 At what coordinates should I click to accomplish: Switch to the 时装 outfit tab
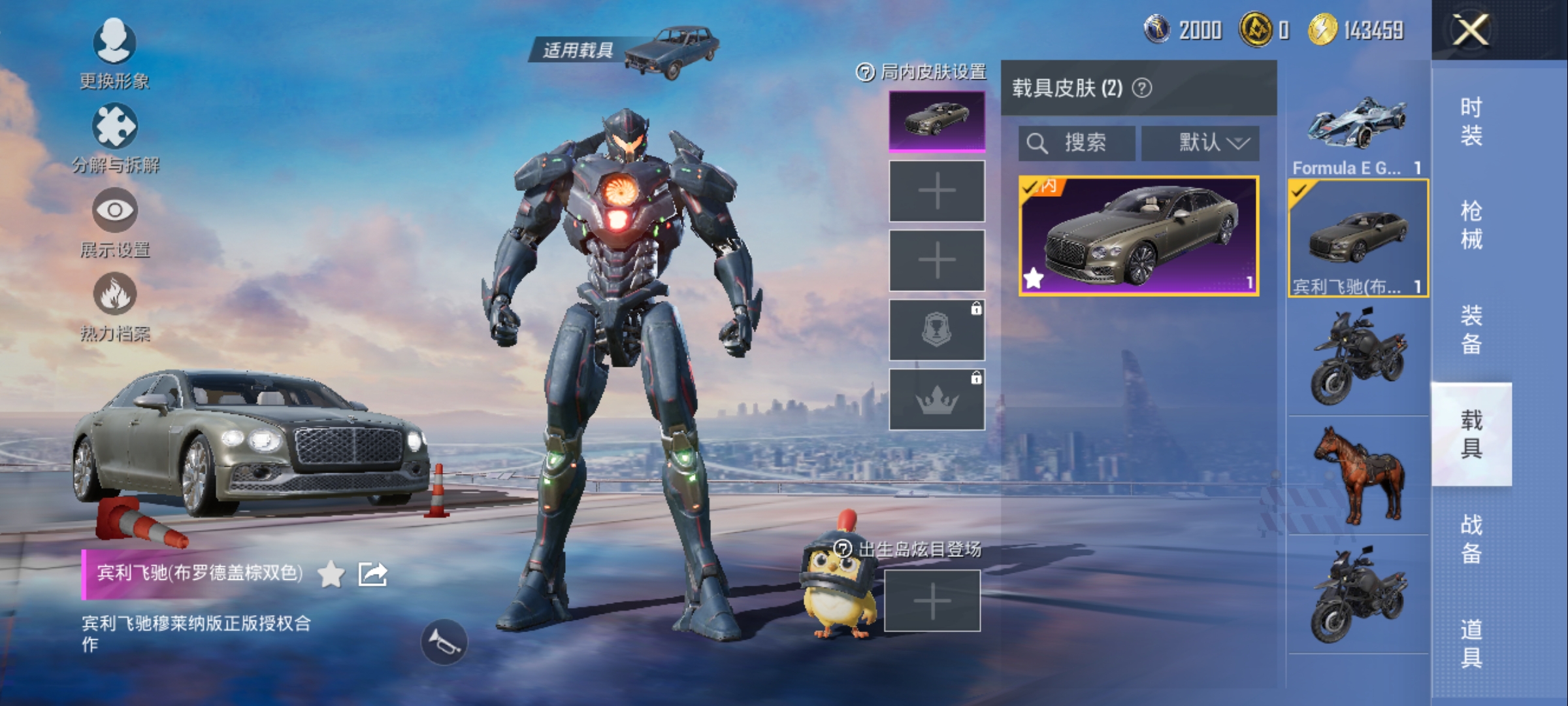[x=1471, y=121]
